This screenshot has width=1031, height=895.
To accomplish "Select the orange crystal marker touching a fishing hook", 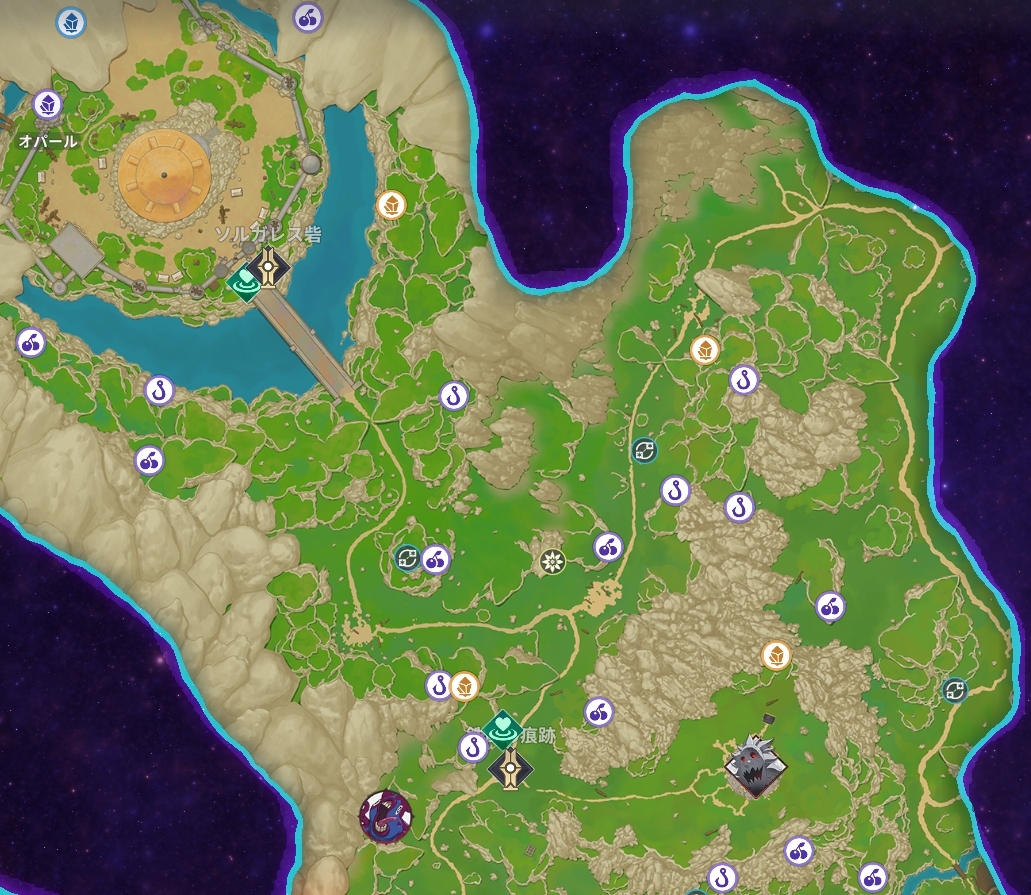I will 463,686.
